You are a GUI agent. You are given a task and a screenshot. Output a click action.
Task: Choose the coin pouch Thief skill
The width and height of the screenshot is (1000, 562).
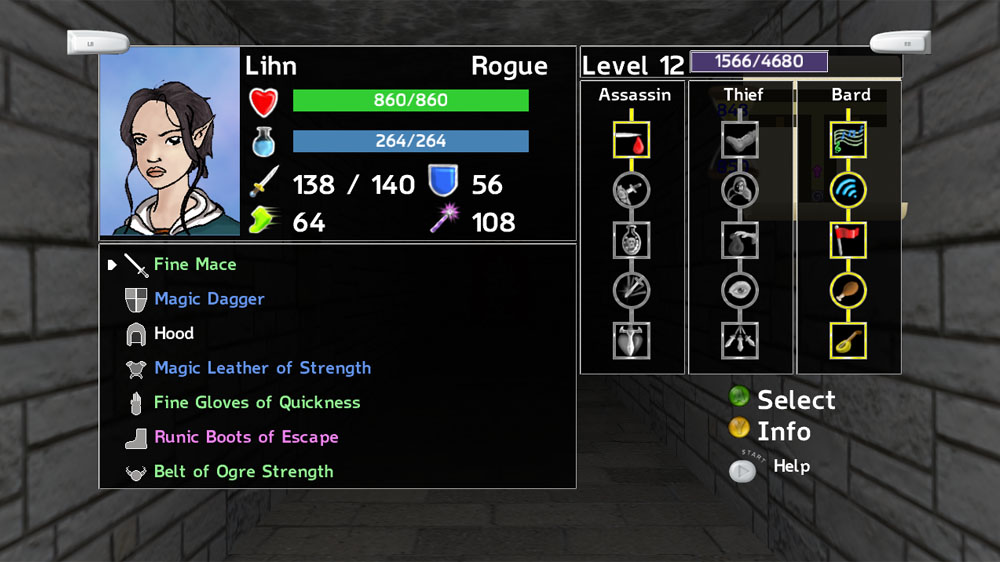(740, 240)
